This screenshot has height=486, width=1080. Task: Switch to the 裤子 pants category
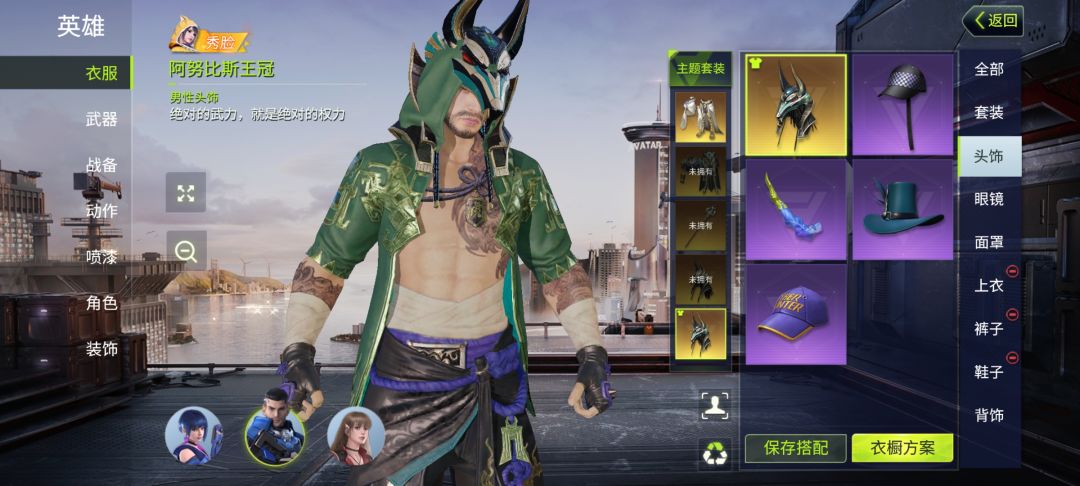tap(989, 328)
